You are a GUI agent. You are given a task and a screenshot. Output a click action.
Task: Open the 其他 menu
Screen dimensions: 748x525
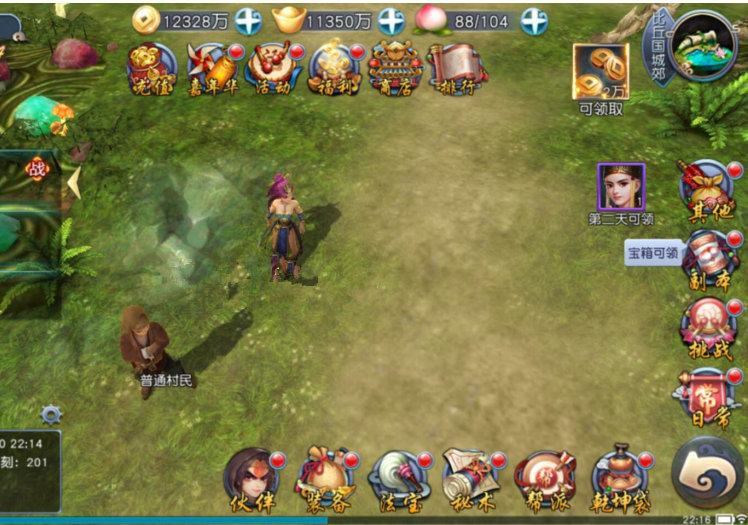pos(708,189)
